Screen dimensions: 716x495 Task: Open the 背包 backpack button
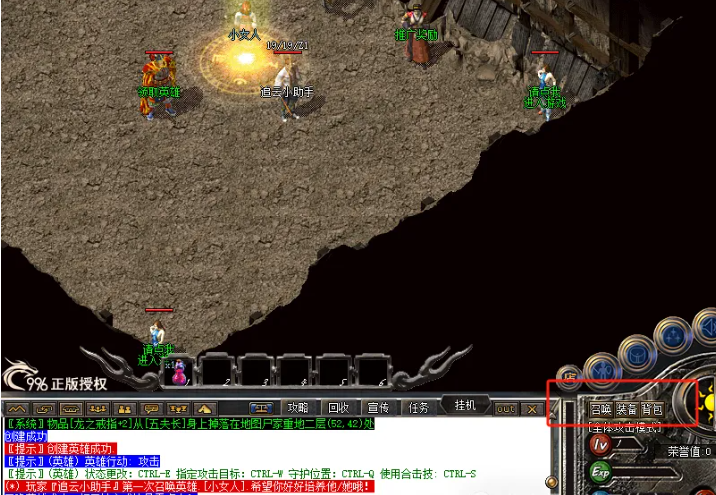click(x=652, y=410)
